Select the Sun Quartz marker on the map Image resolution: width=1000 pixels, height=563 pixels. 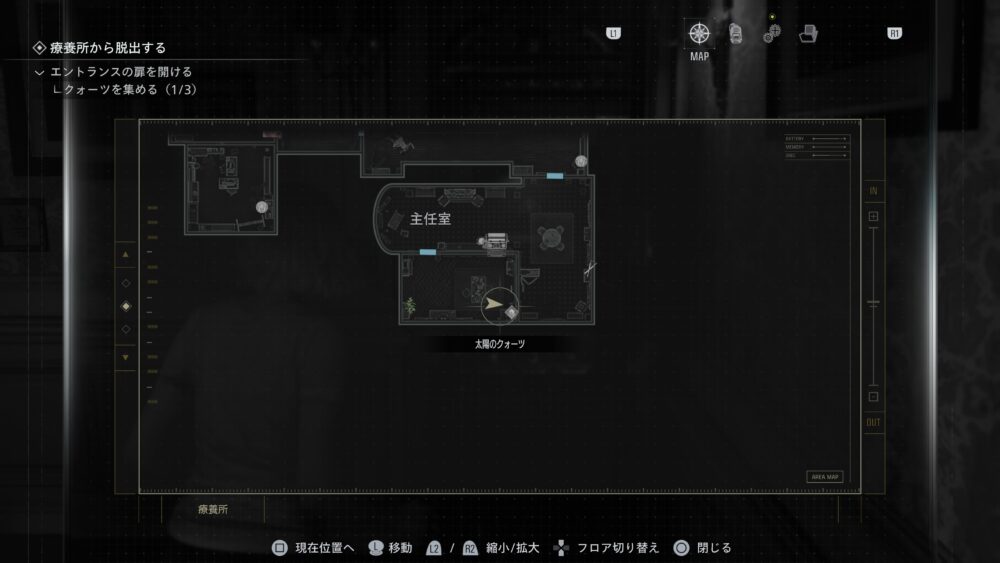coord(512,312)
